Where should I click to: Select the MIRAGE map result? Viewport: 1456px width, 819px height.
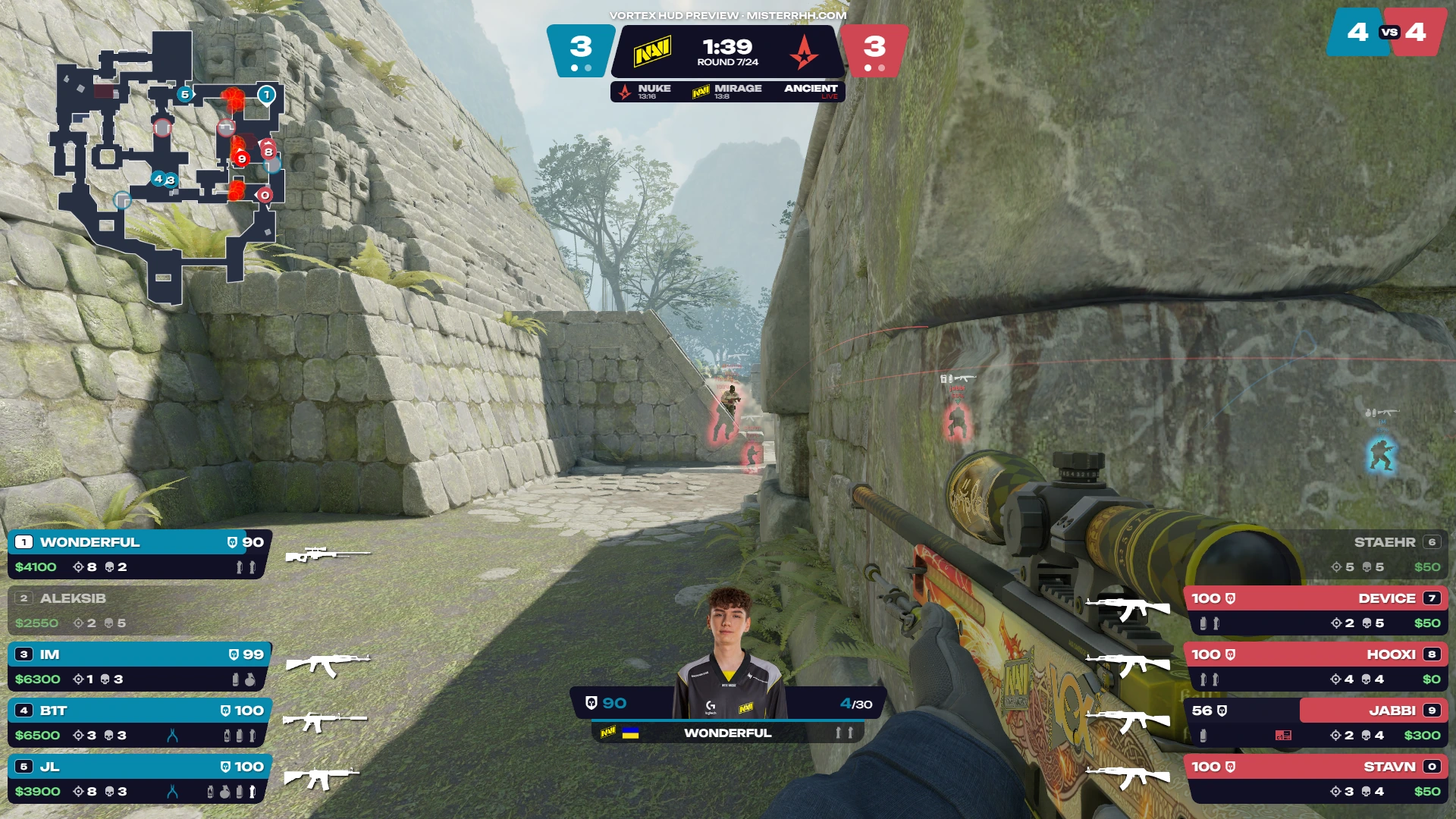(x=728, y=92)
